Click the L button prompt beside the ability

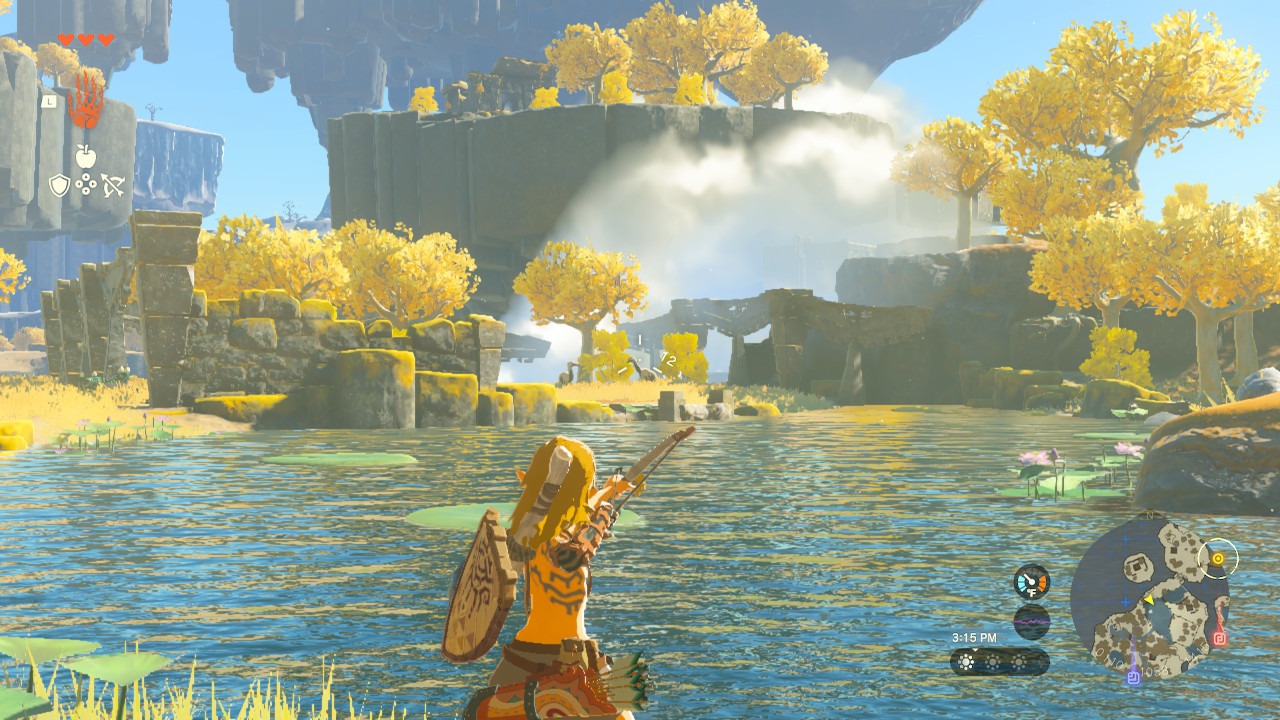point(48,101)
